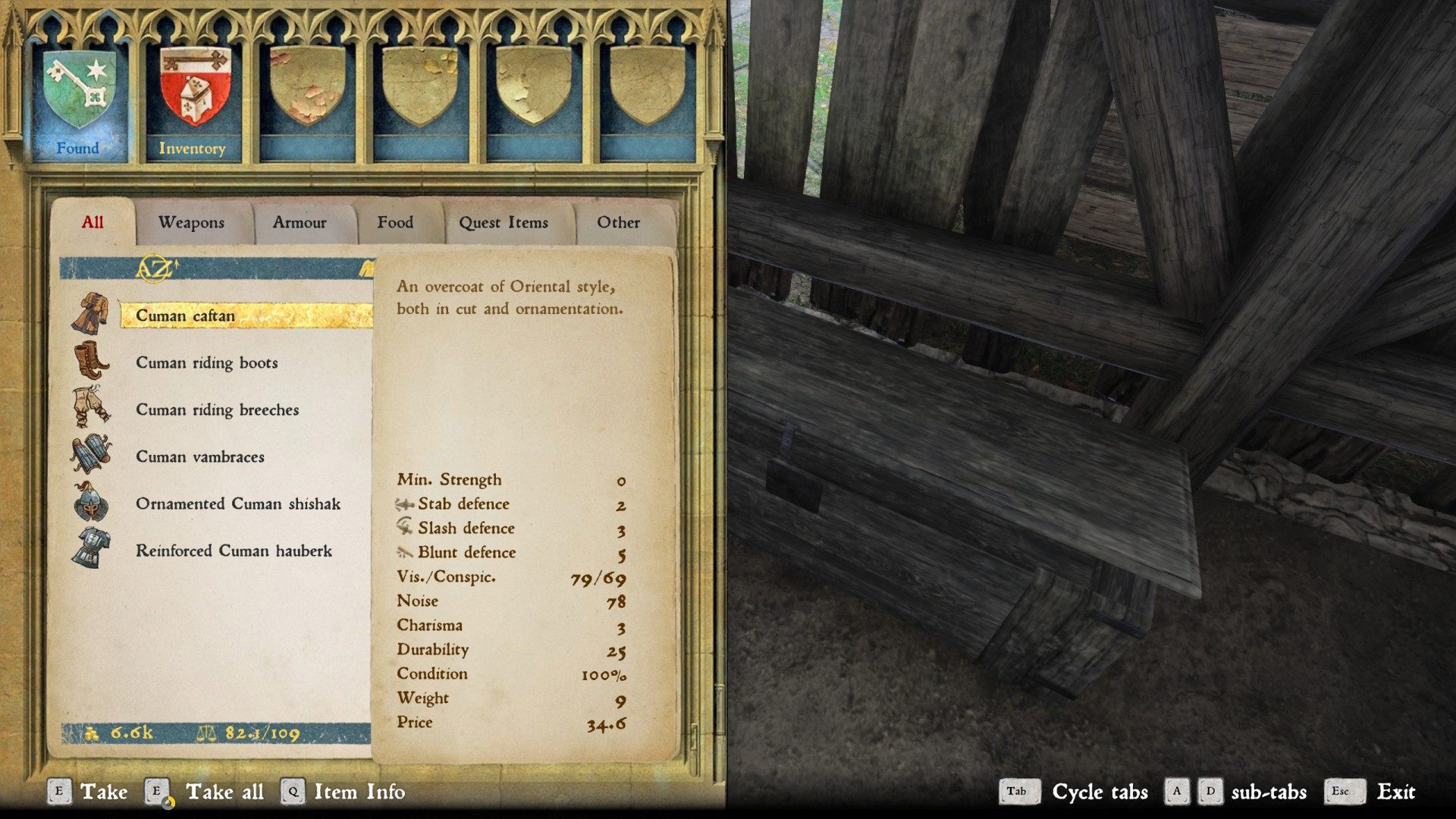Click the Cycle tabs label
The height and width of the screenshot is (819, 1456).
(x=1100, y=792)
